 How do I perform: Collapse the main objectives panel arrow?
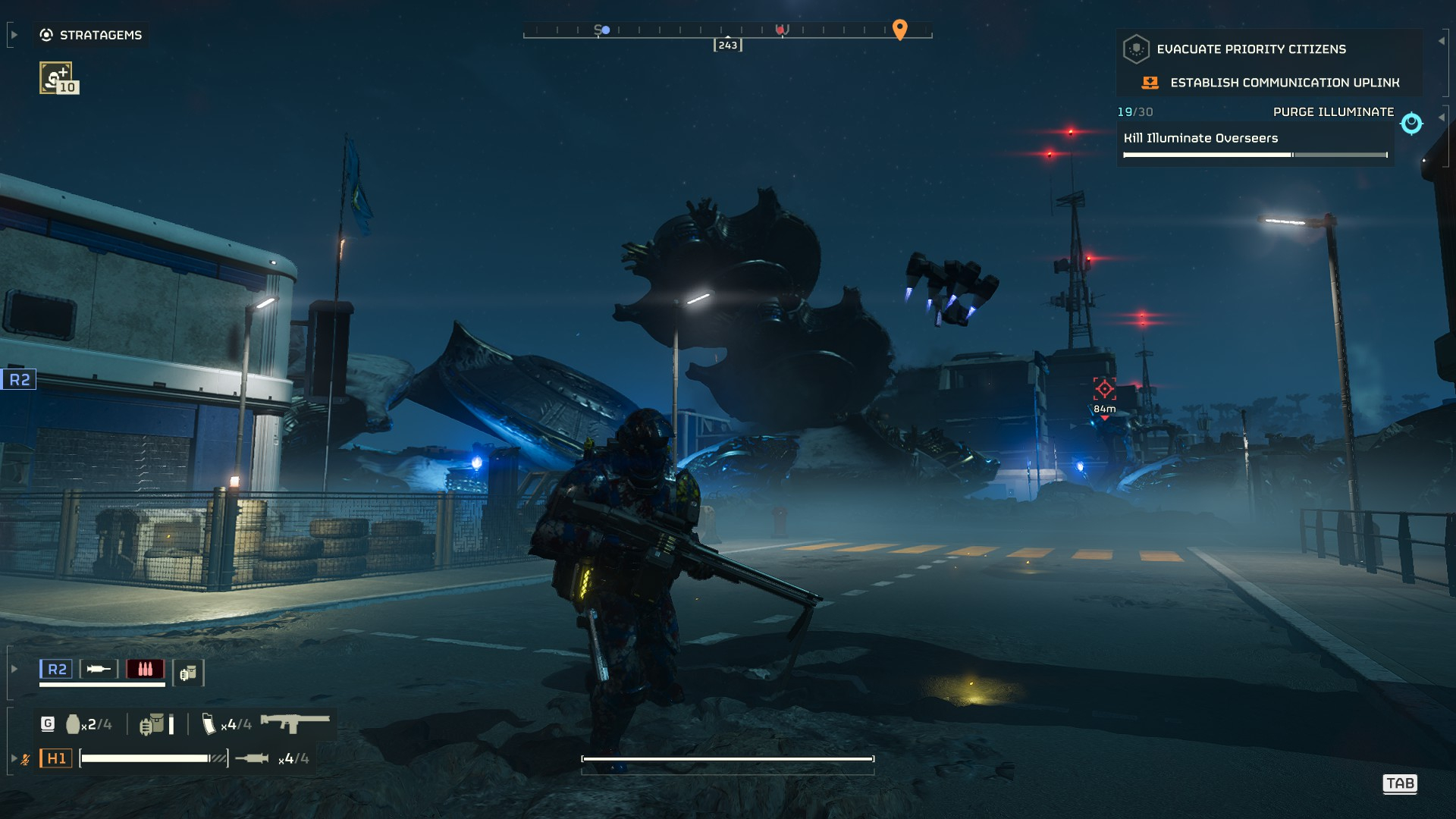coord(1441,41)
